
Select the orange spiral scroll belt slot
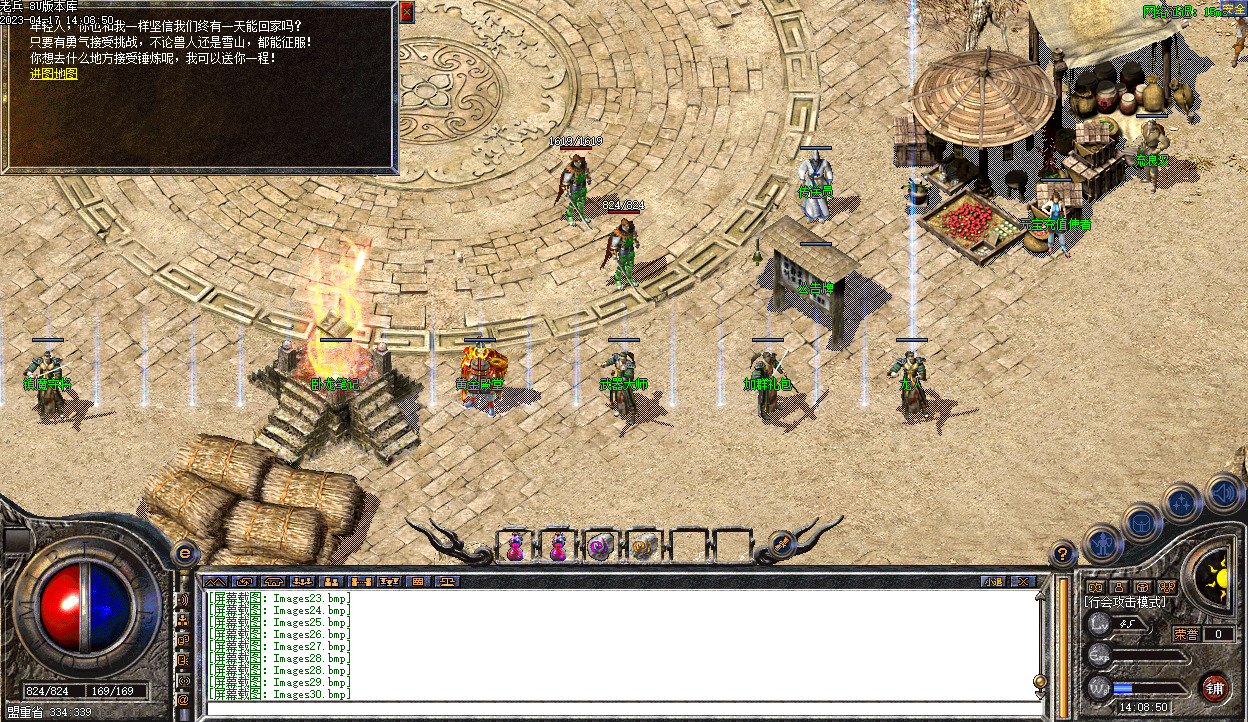(x=643, y=547)
